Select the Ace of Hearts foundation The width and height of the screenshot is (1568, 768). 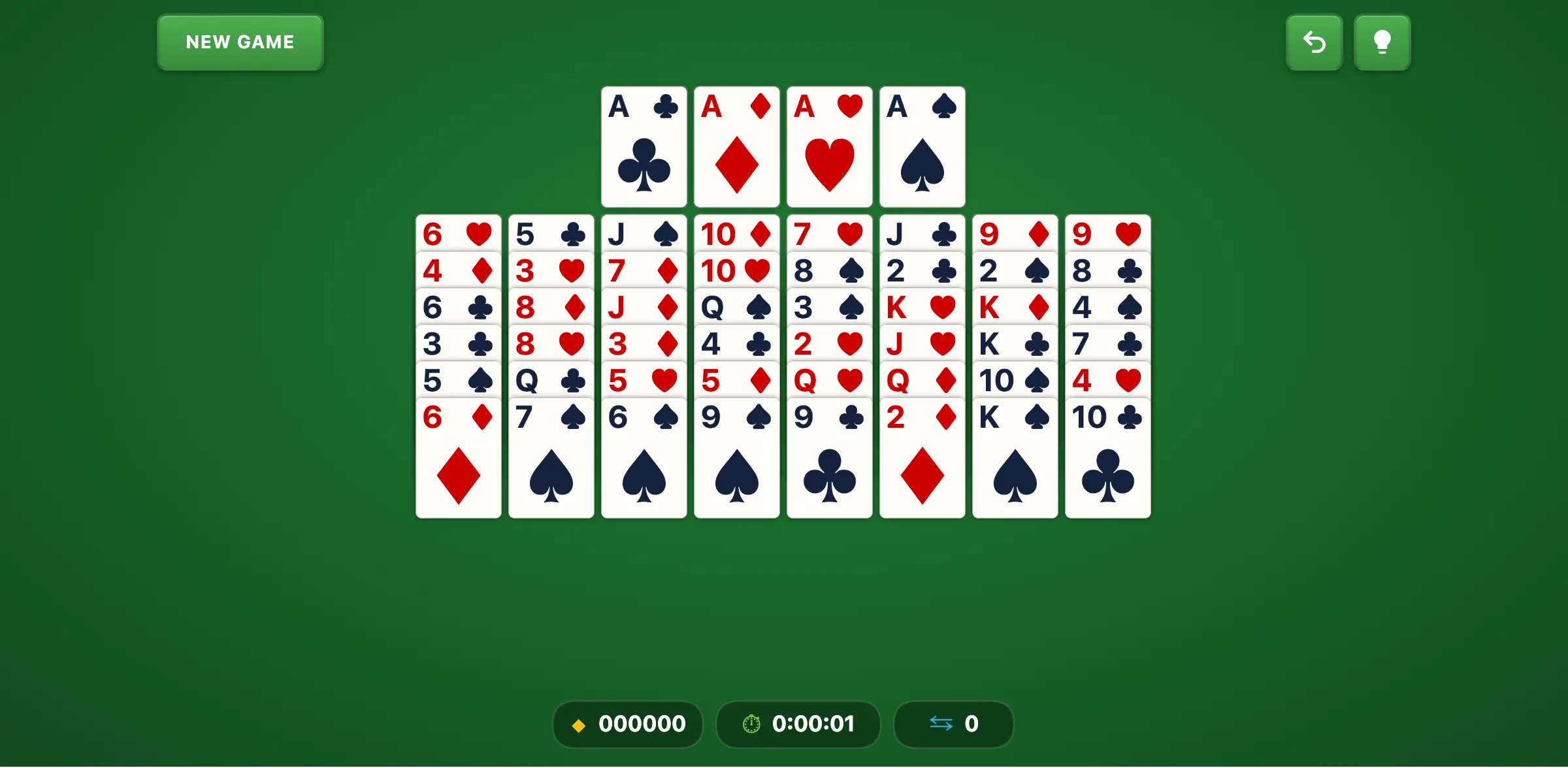click(829, 146)
